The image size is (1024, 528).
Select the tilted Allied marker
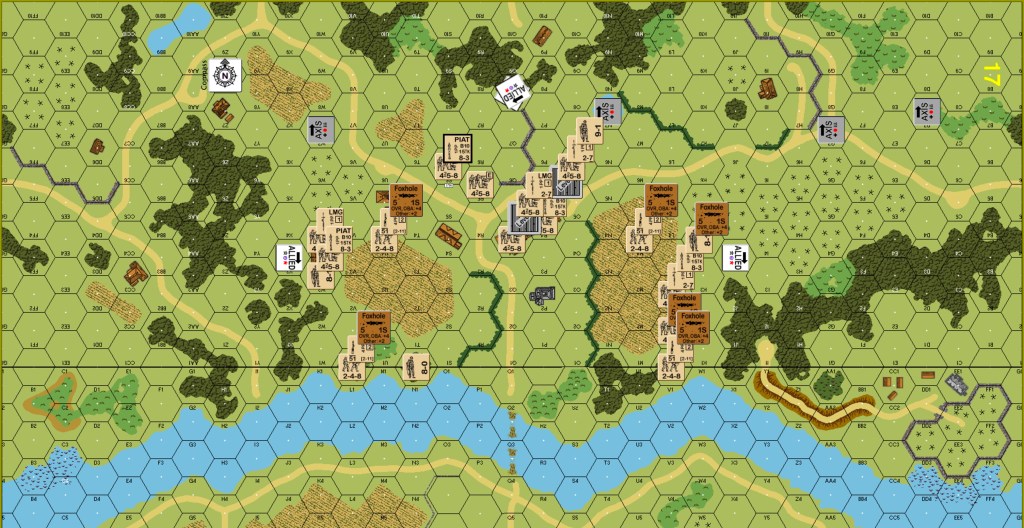click(x=513, y=93)
